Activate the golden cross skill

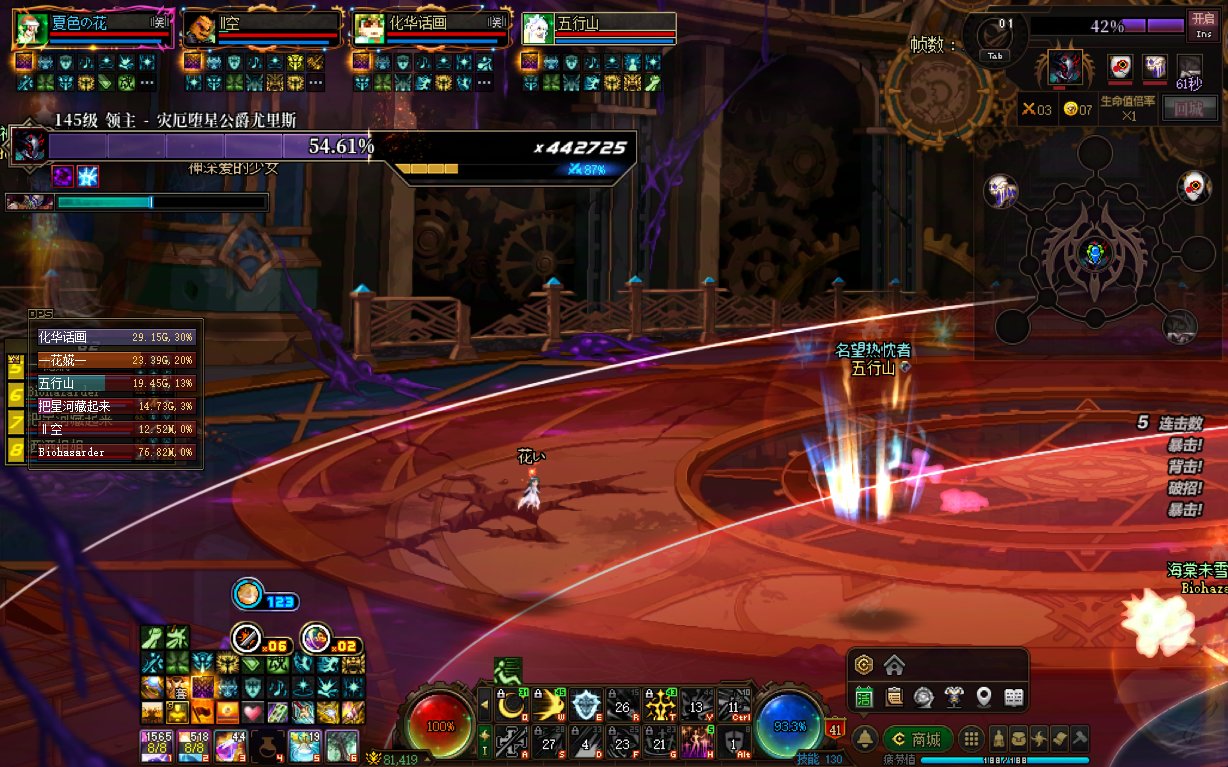coord(660,707)
